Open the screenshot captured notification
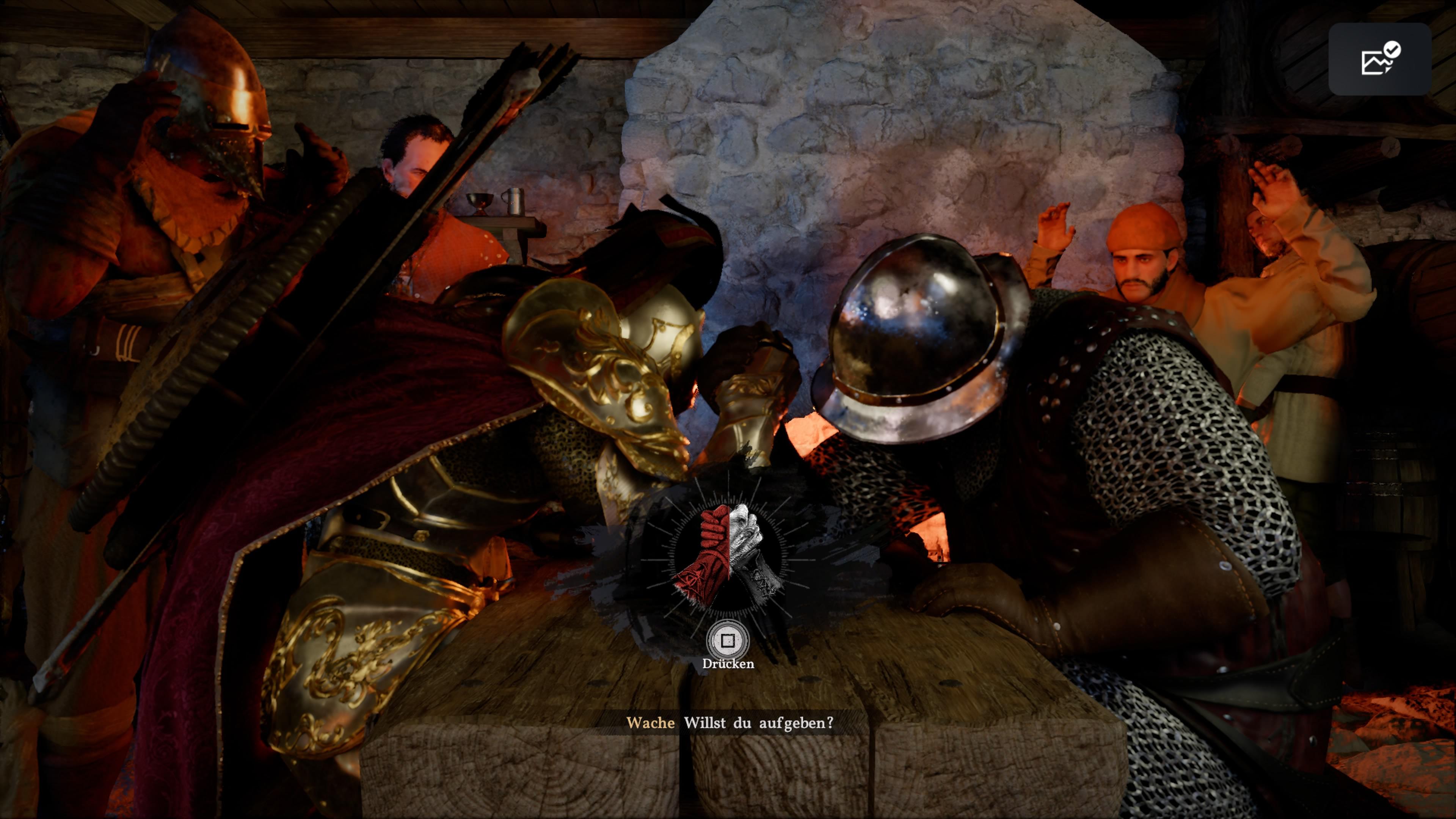 (1379, 60)
